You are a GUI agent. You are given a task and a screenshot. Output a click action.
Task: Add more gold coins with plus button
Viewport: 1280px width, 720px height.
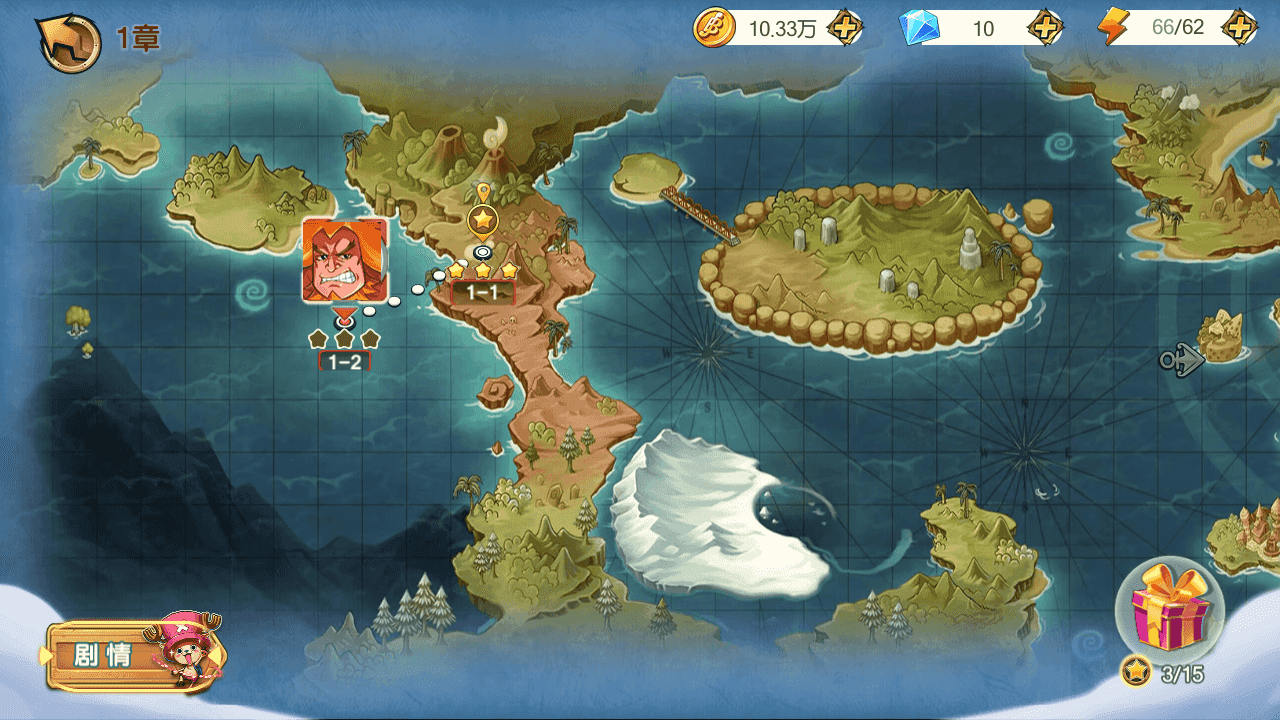845,28
